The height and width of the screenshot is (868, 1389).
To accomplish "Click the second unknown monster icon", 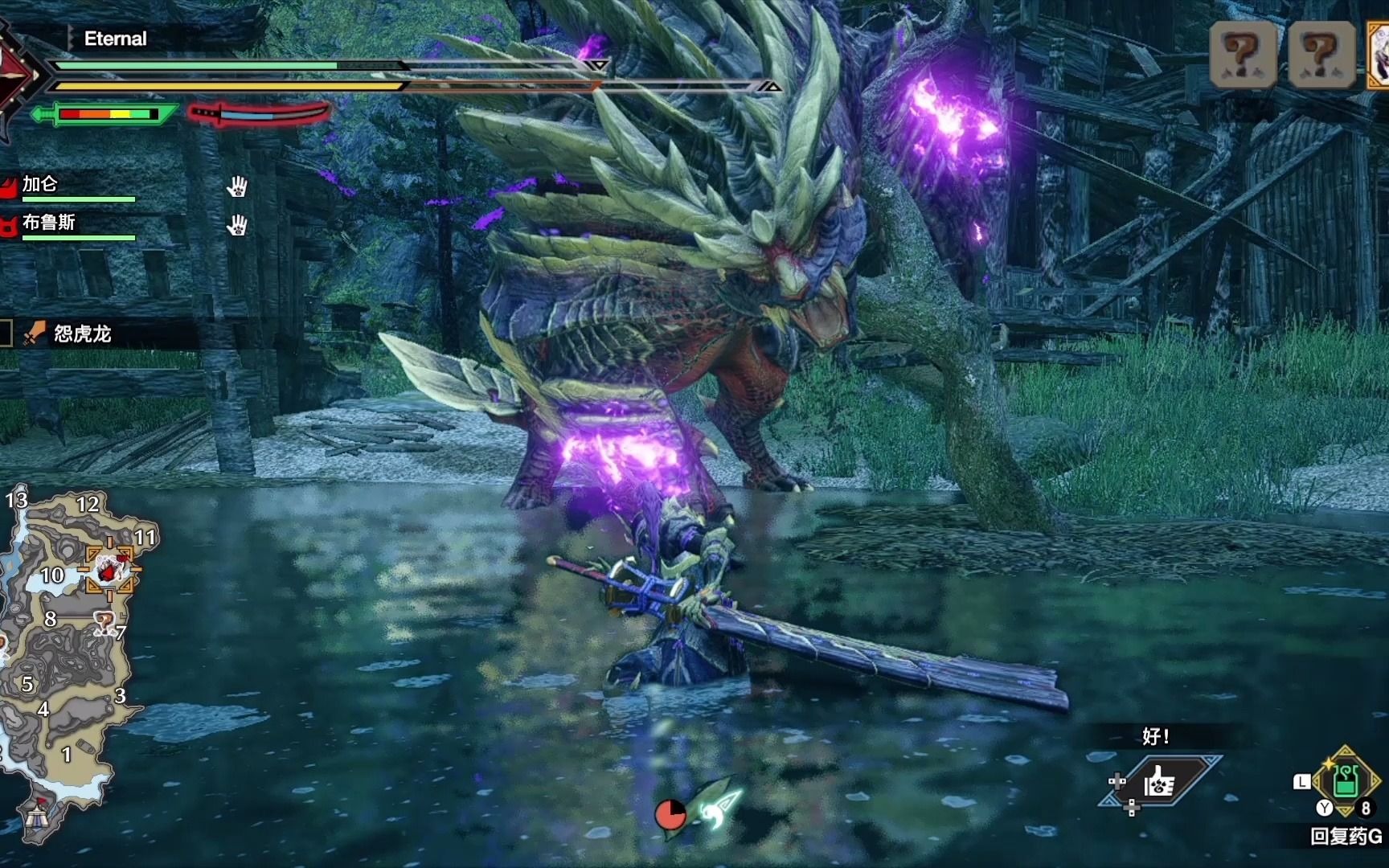I will pyautogui.click(x=1321, y=54).
